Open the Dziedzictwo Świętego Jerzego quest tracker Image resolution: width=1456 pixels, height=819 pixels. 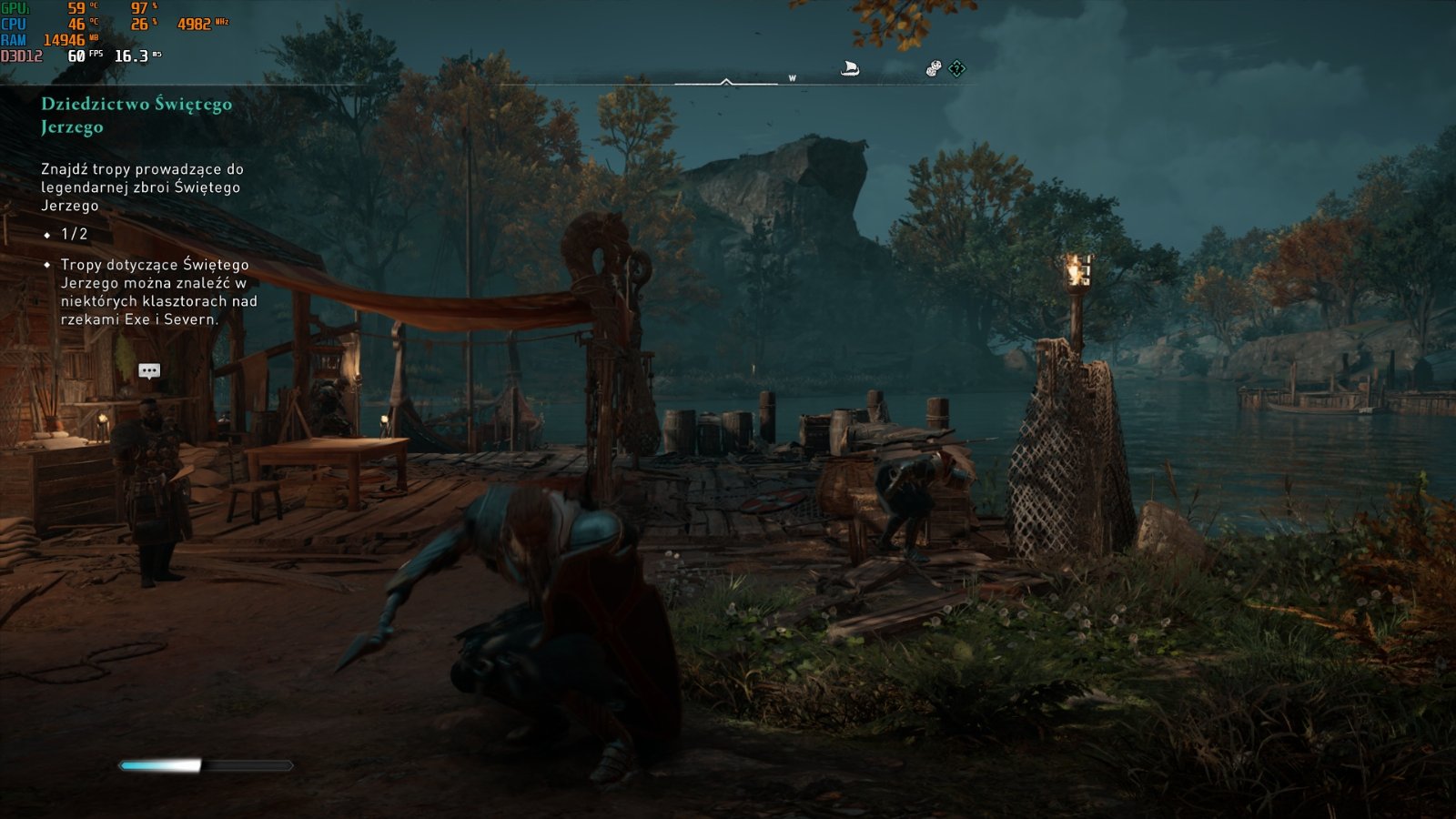[x=136, y=115]
